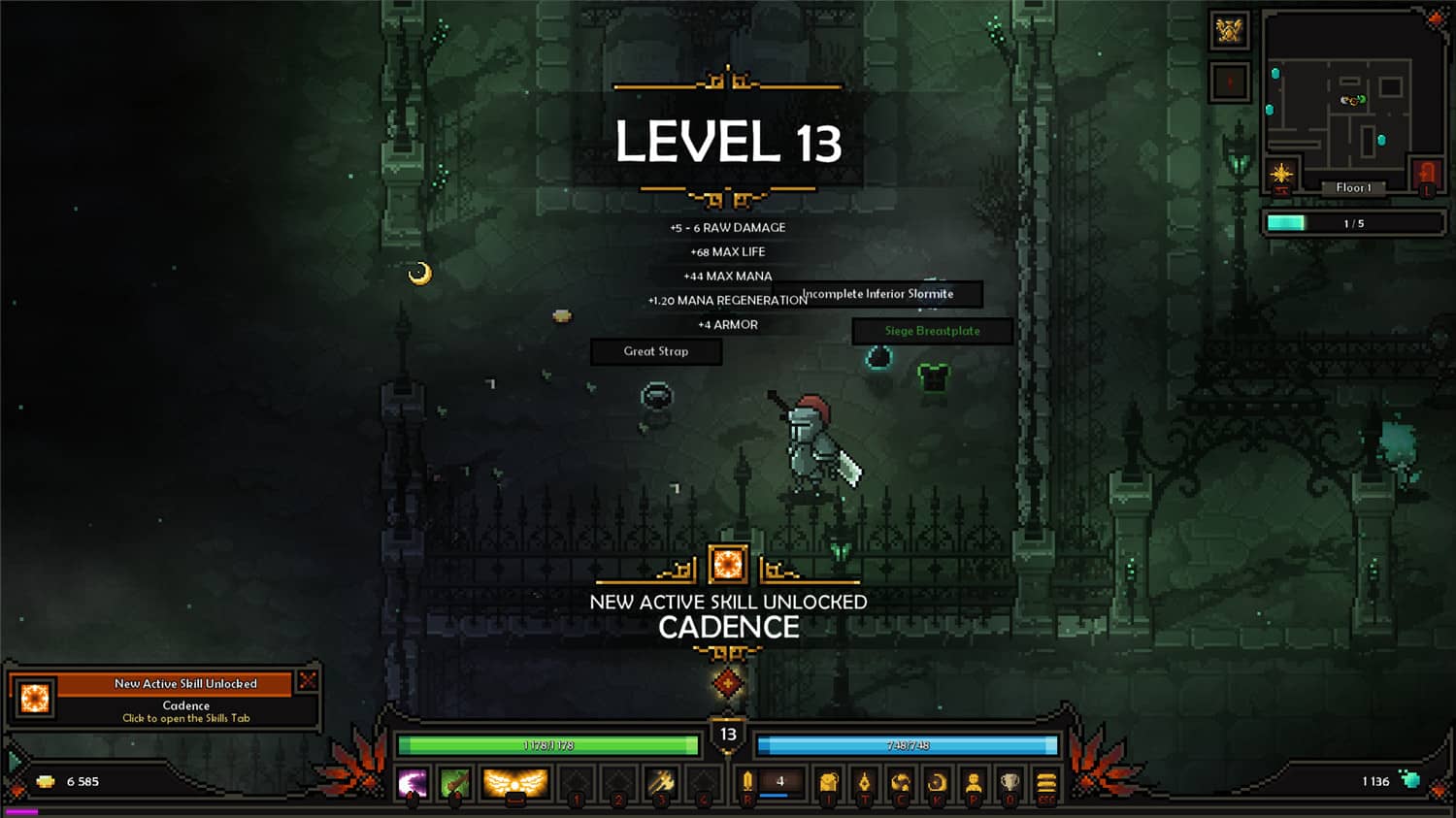Select the green arrow skill next to it
Viewport: 1456px width, 818px height.
(453, 782)
